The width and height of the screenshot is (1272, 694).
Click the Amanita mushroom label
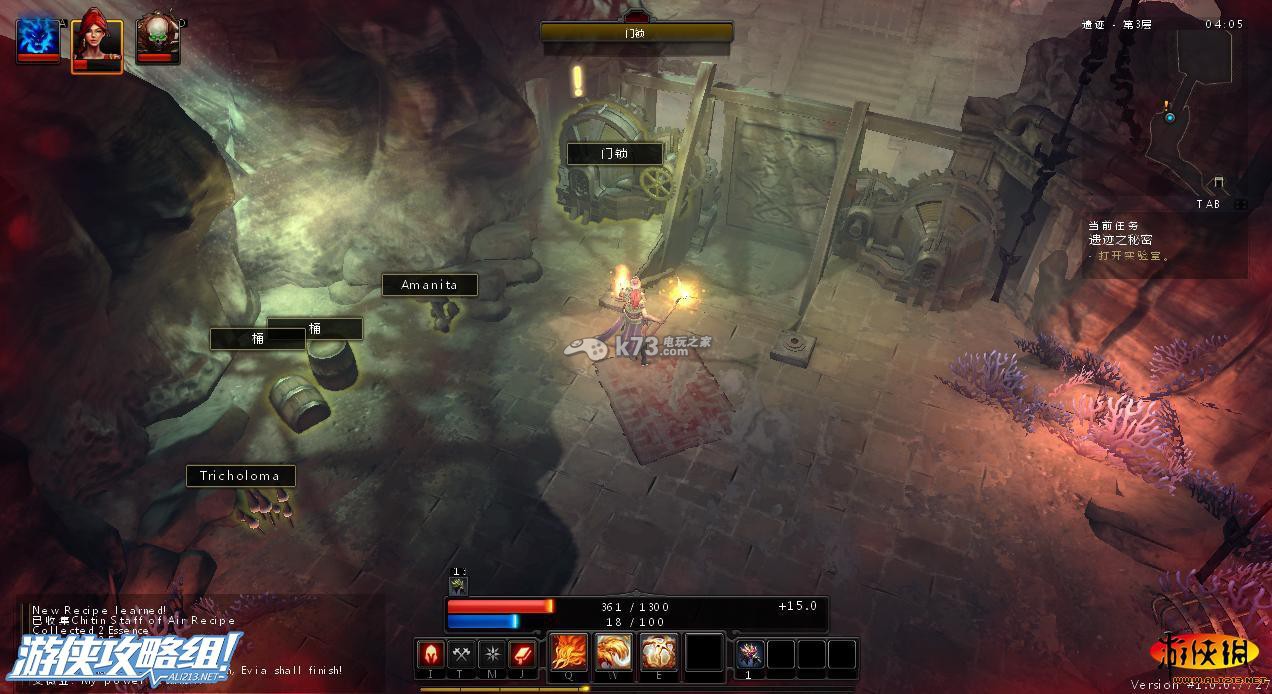[429, 285]
